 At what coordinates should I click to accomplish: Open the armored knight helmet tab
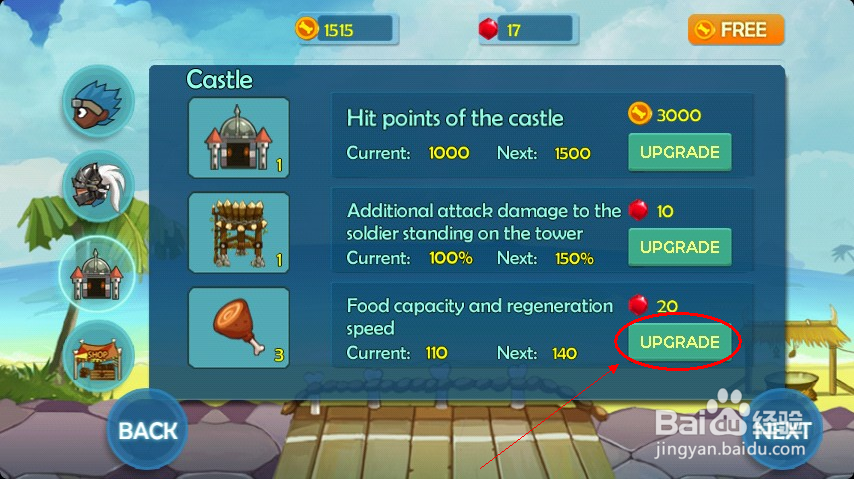click(98, 187)
